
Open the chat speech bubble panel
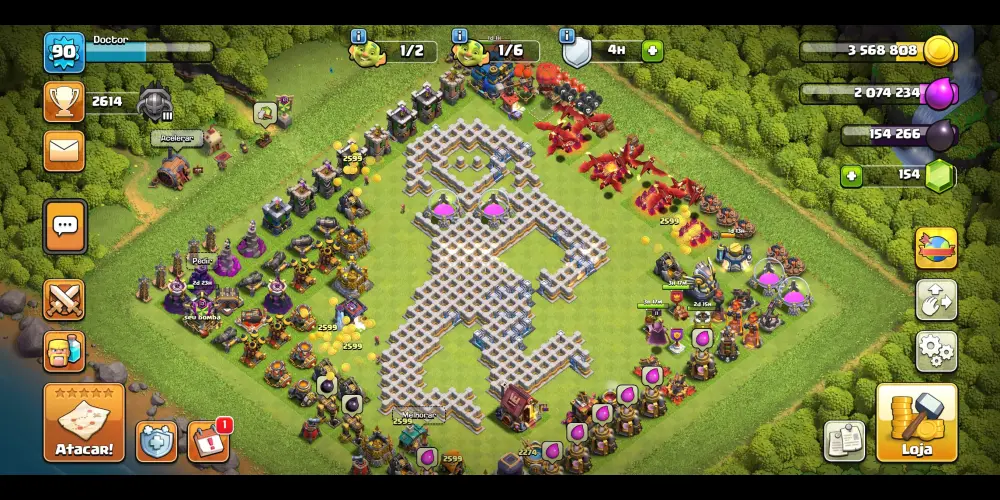(x=65, y=227)
